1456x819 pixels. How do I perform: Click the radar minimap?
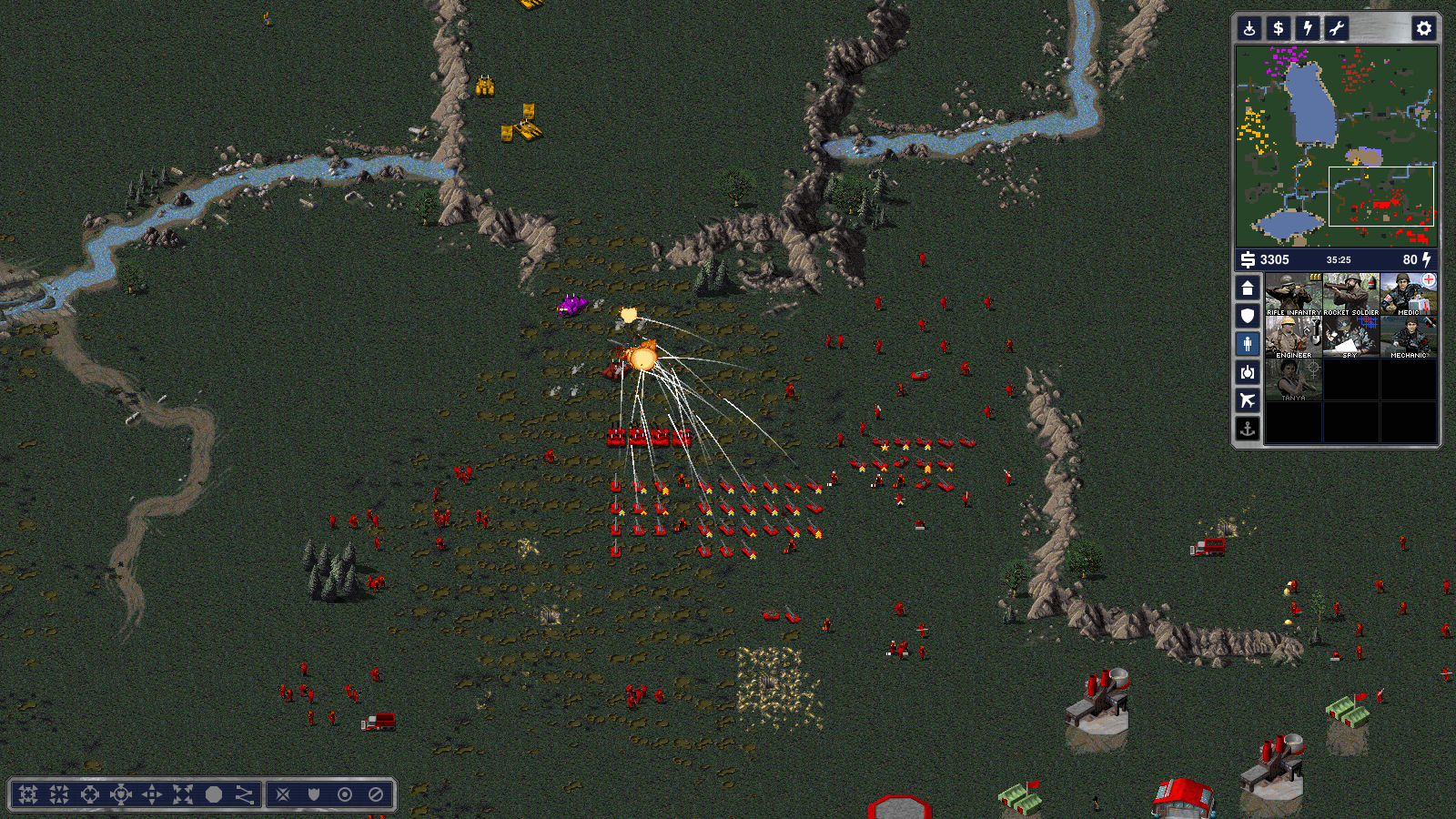(1336, 146)
